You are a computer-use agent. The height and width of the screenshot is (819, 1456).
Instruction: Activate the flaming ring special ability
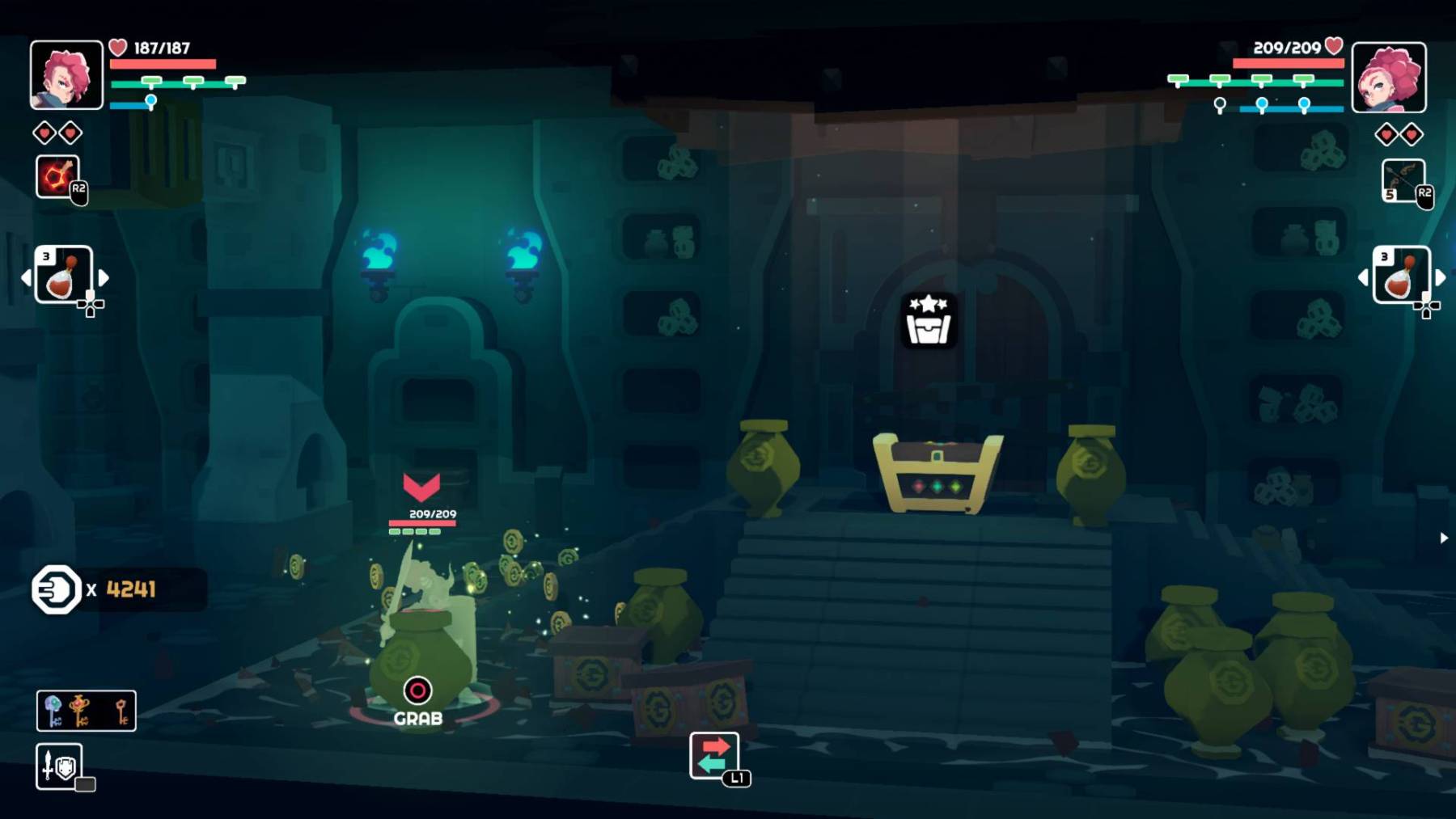point(57,176)
